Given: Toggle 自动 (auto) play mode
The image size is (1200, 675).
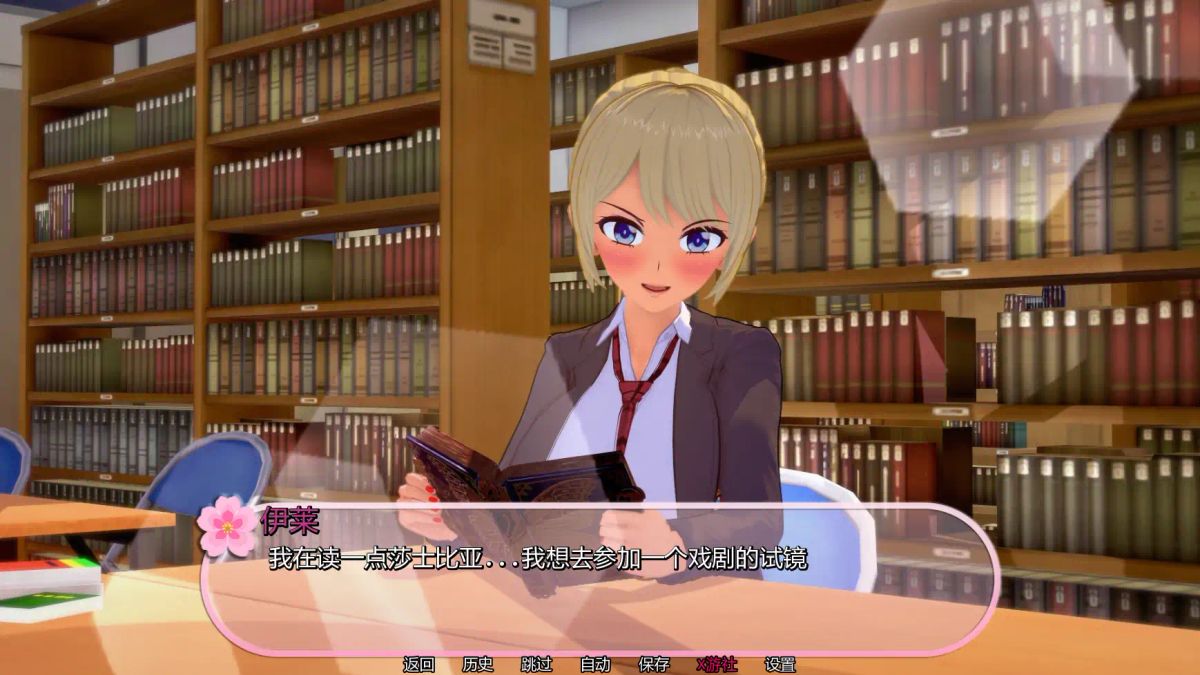Looking at the screenshot, I should click(595, 664).
